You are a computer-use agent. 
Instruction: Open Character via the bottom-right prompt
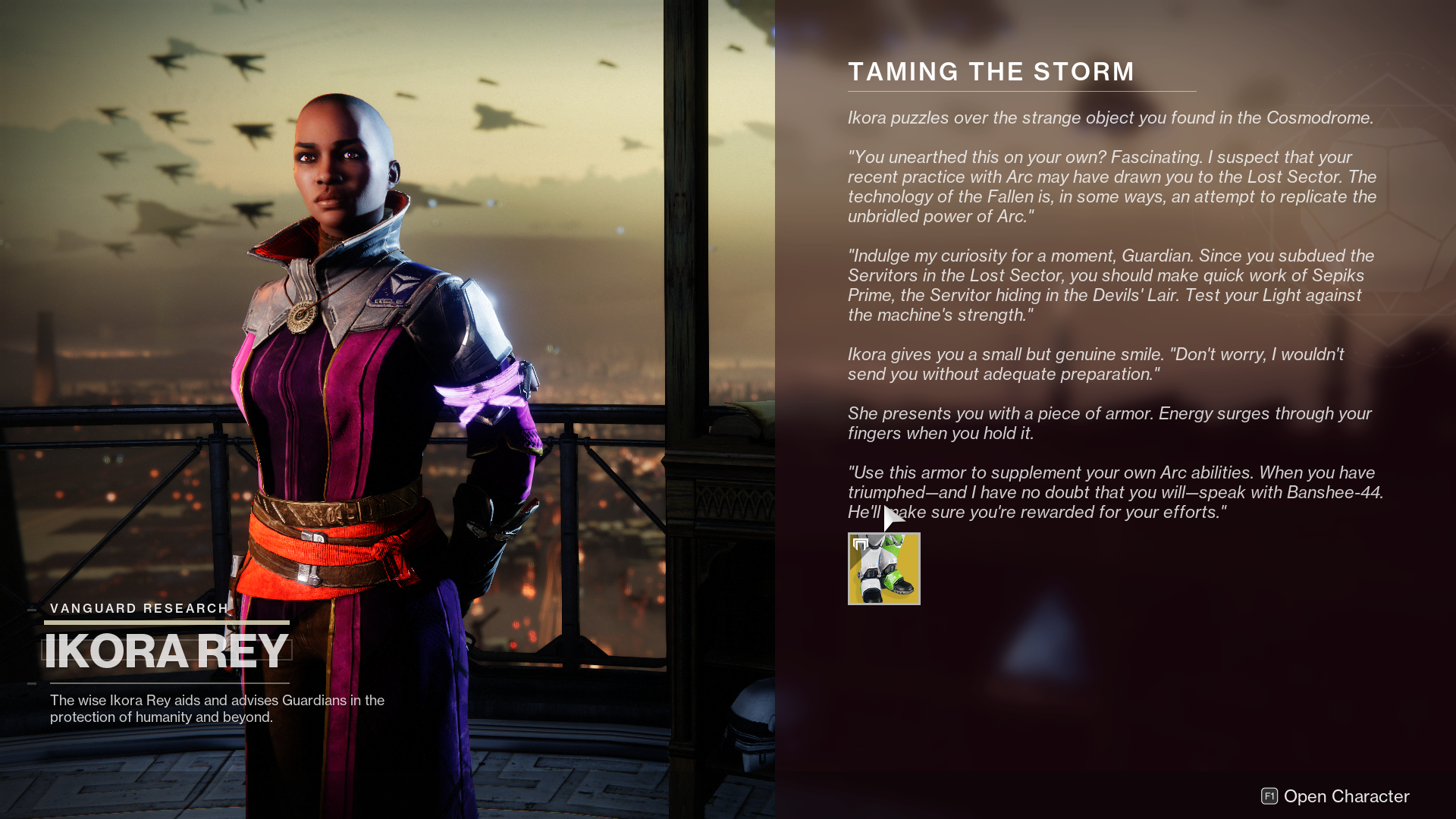1346,797
